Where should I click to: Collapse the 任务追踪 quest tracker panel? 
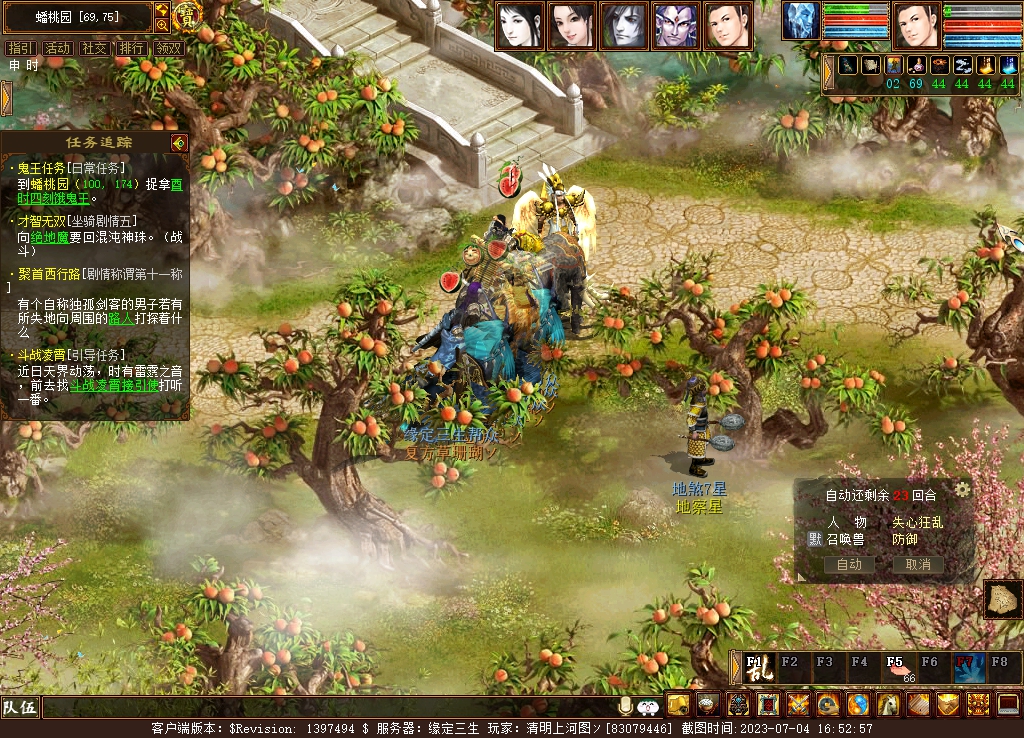click(179, 143)
